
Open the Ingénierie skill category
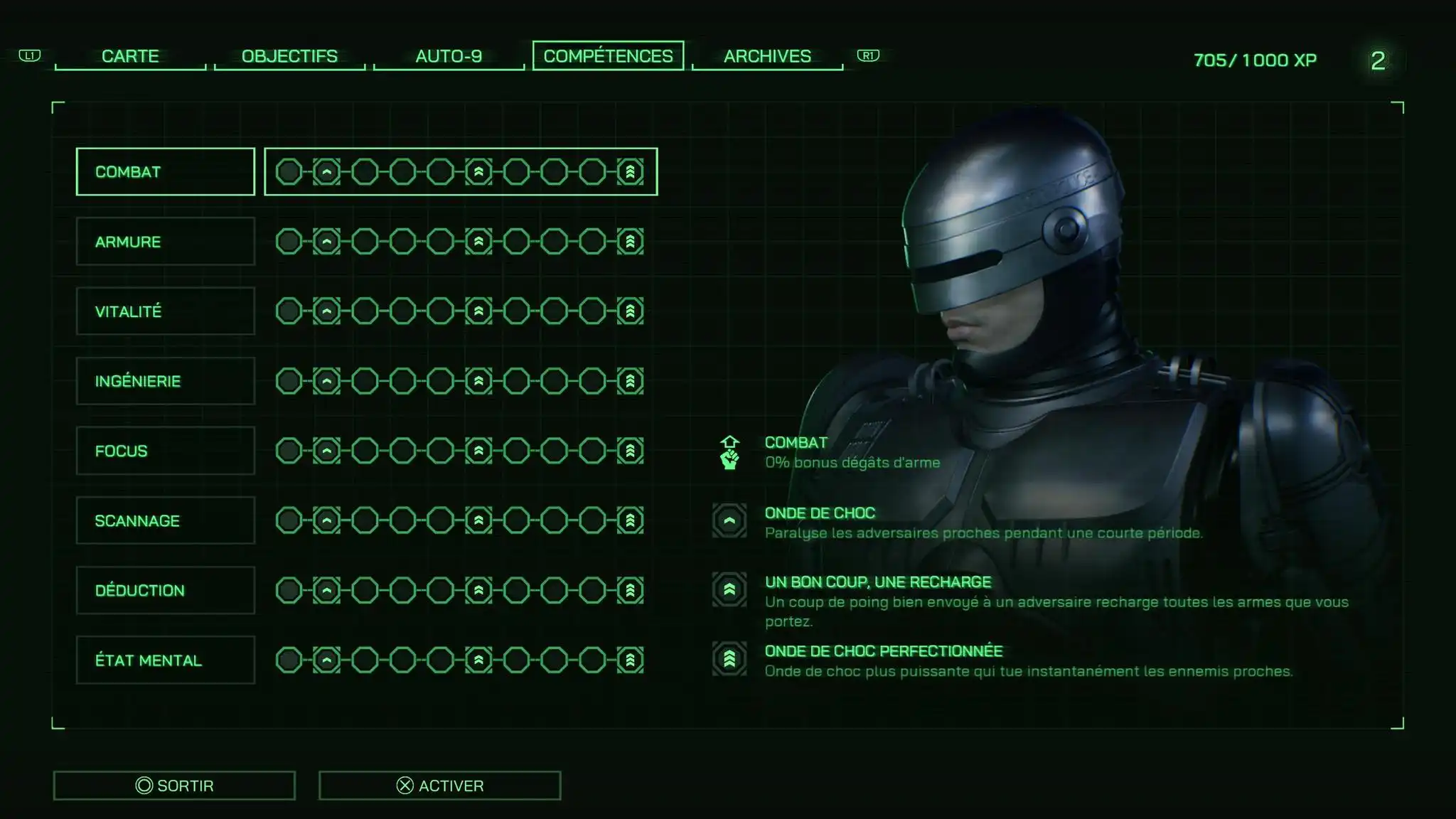click(165, 381)
